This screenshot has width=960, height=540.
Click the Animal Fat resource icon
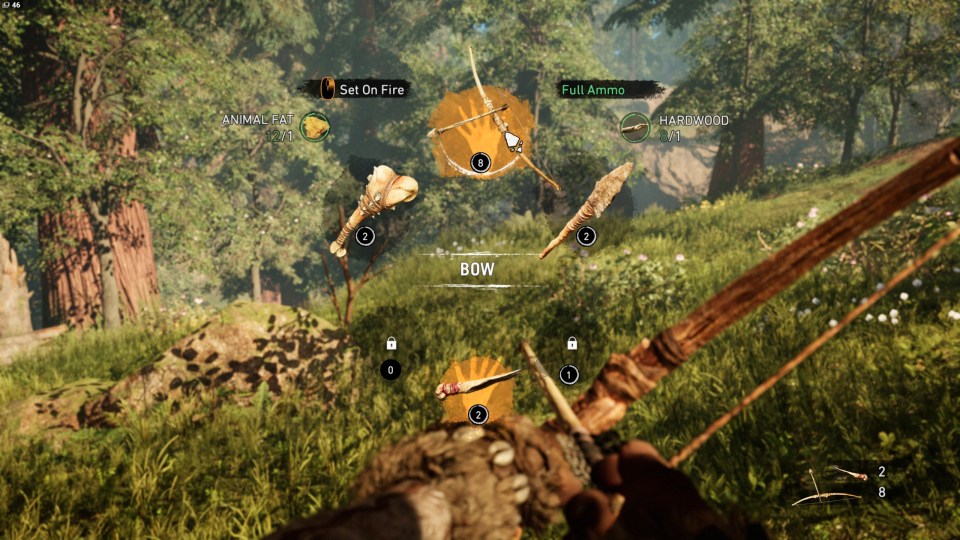tap(315, 127)
